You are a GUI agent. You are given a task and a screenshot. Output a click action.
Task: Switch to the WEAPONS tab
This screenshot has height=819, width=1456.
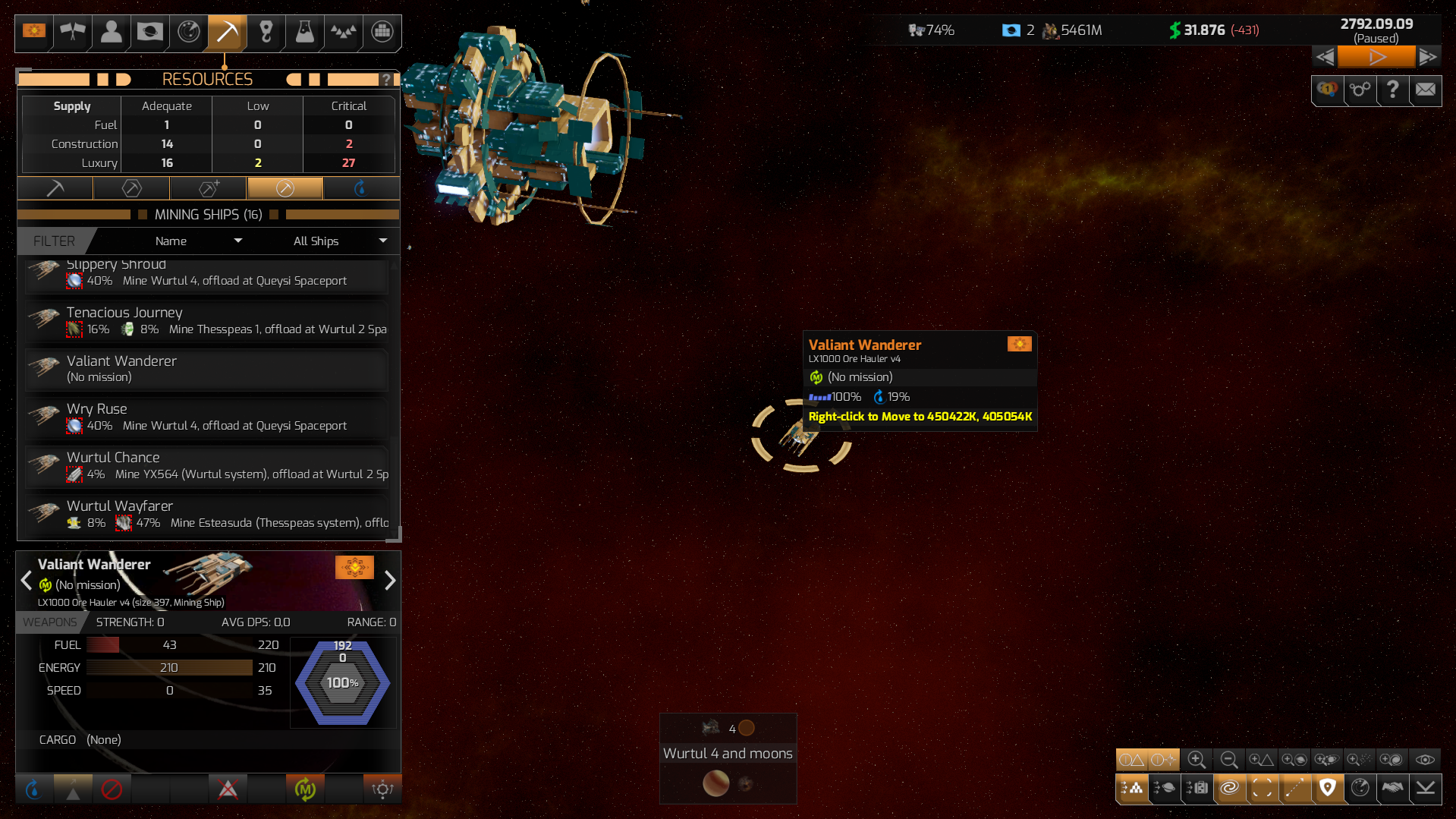click(51, 622)
